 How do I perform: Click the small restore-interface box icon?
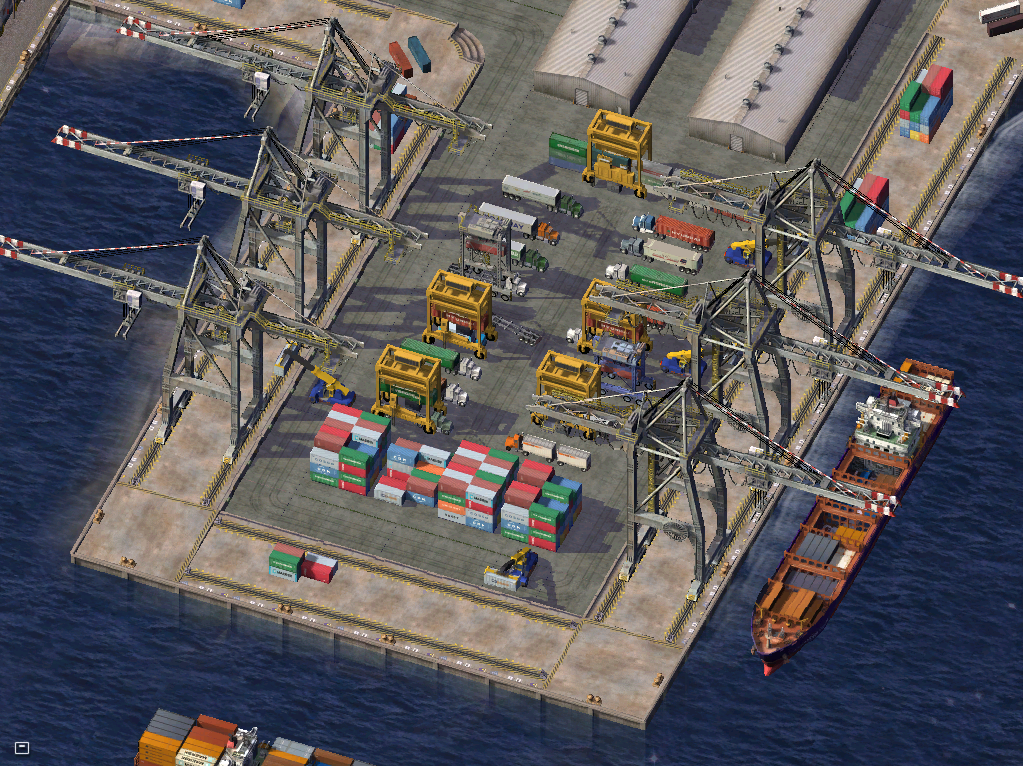point(22,747)
